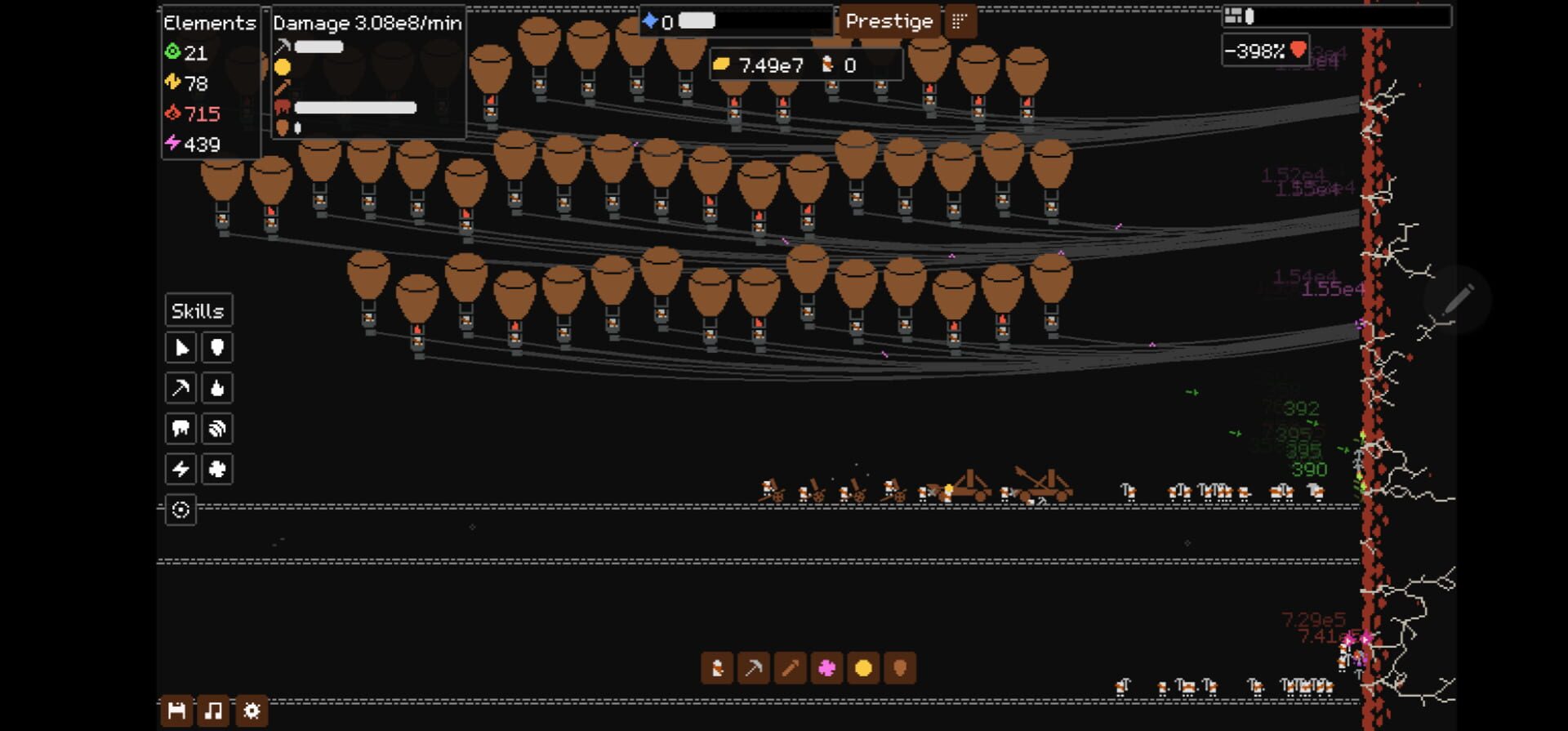Select the cursor skill in Skills panel
This screenshot has width=1568, height=731.
coord(180,347)
